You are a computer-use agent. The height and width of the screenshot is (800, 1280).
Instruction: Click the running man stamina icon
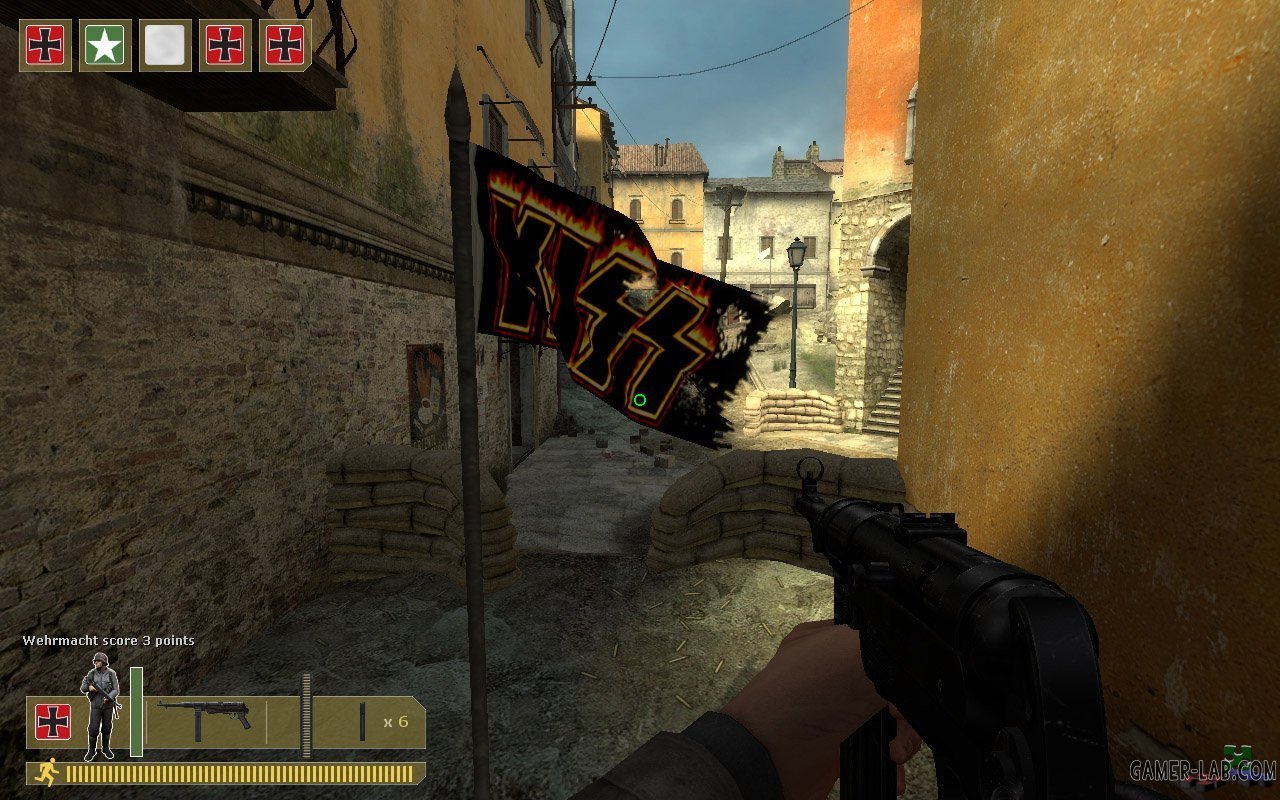pyautogui.click(x=47, y=772)
